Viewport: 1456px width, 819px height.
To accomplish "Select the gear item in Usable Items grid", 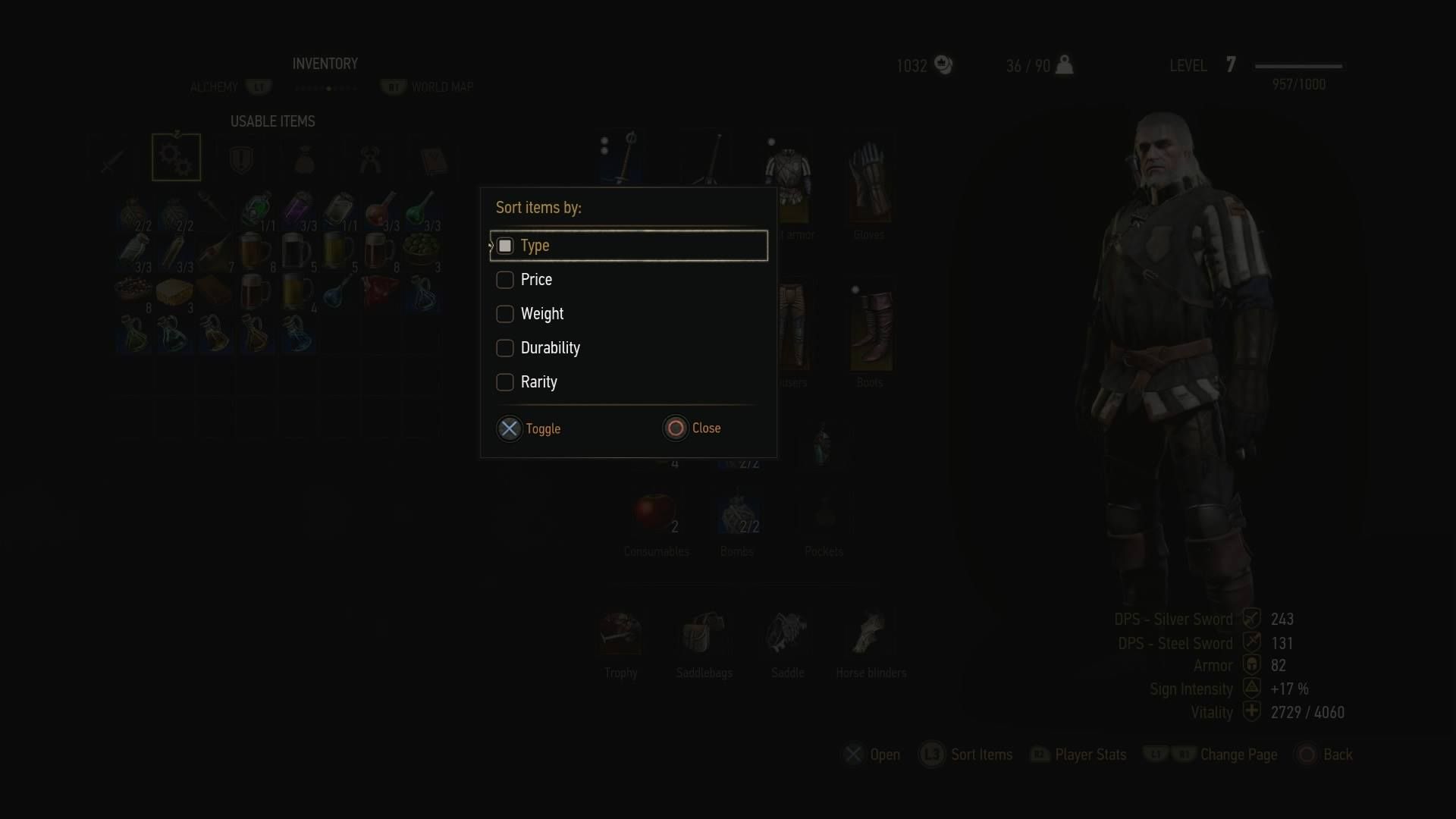I will [x=175, y=157].
